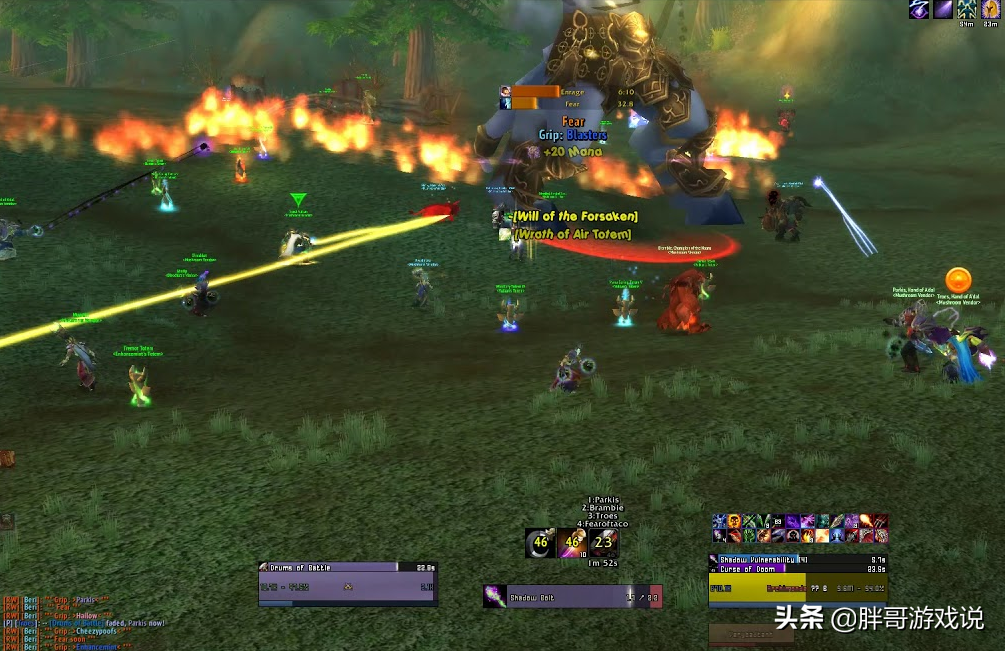Select the purple streak buff icon
The image size is (1005, 651).
943,9
